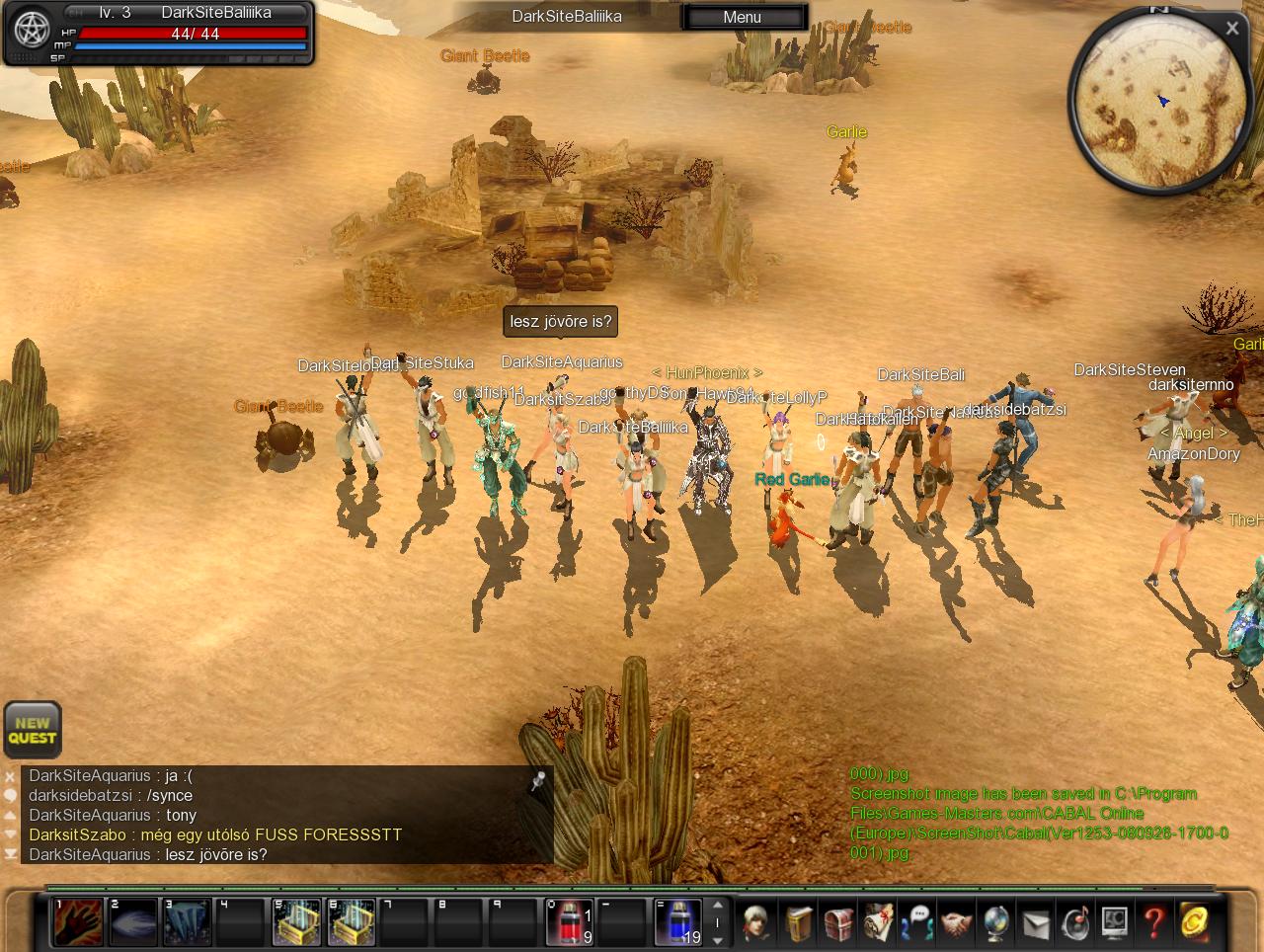The height and width of the screenshot is (952, 1264).
Task: Open the skill book icon
Action: (798, 923)
